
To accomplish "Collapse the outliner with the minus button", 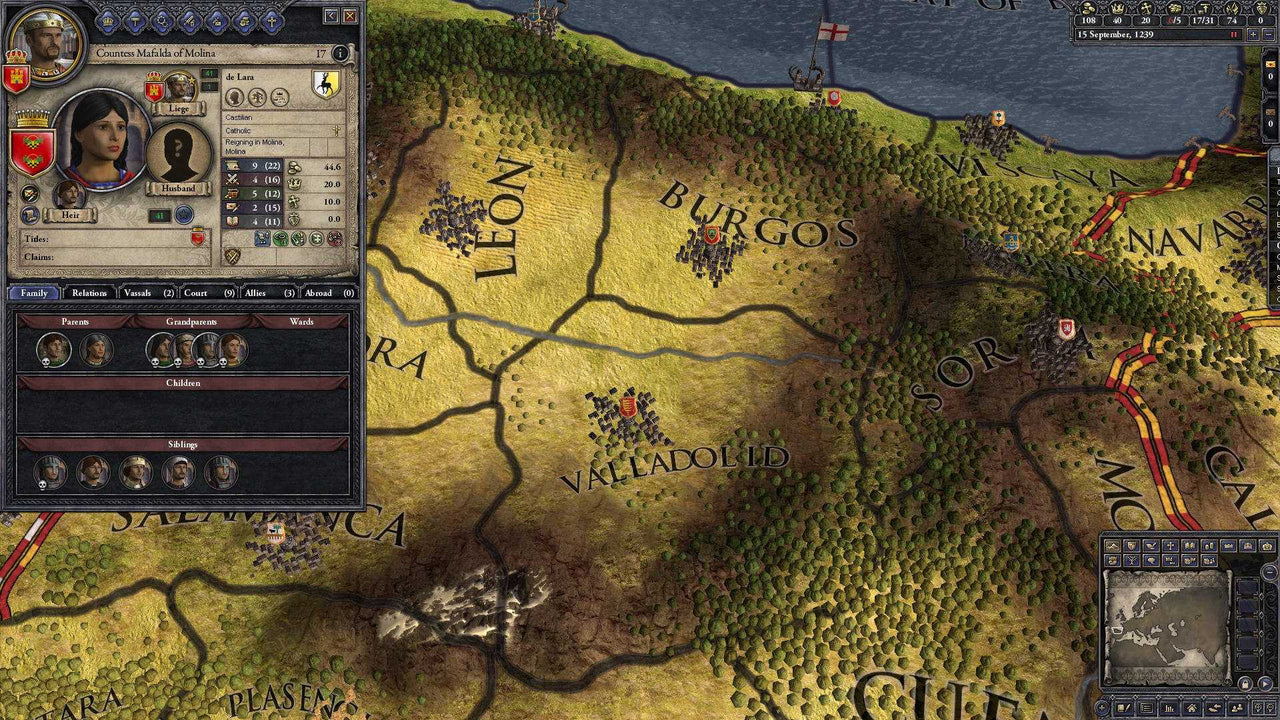I will (x=1268, y=571).
